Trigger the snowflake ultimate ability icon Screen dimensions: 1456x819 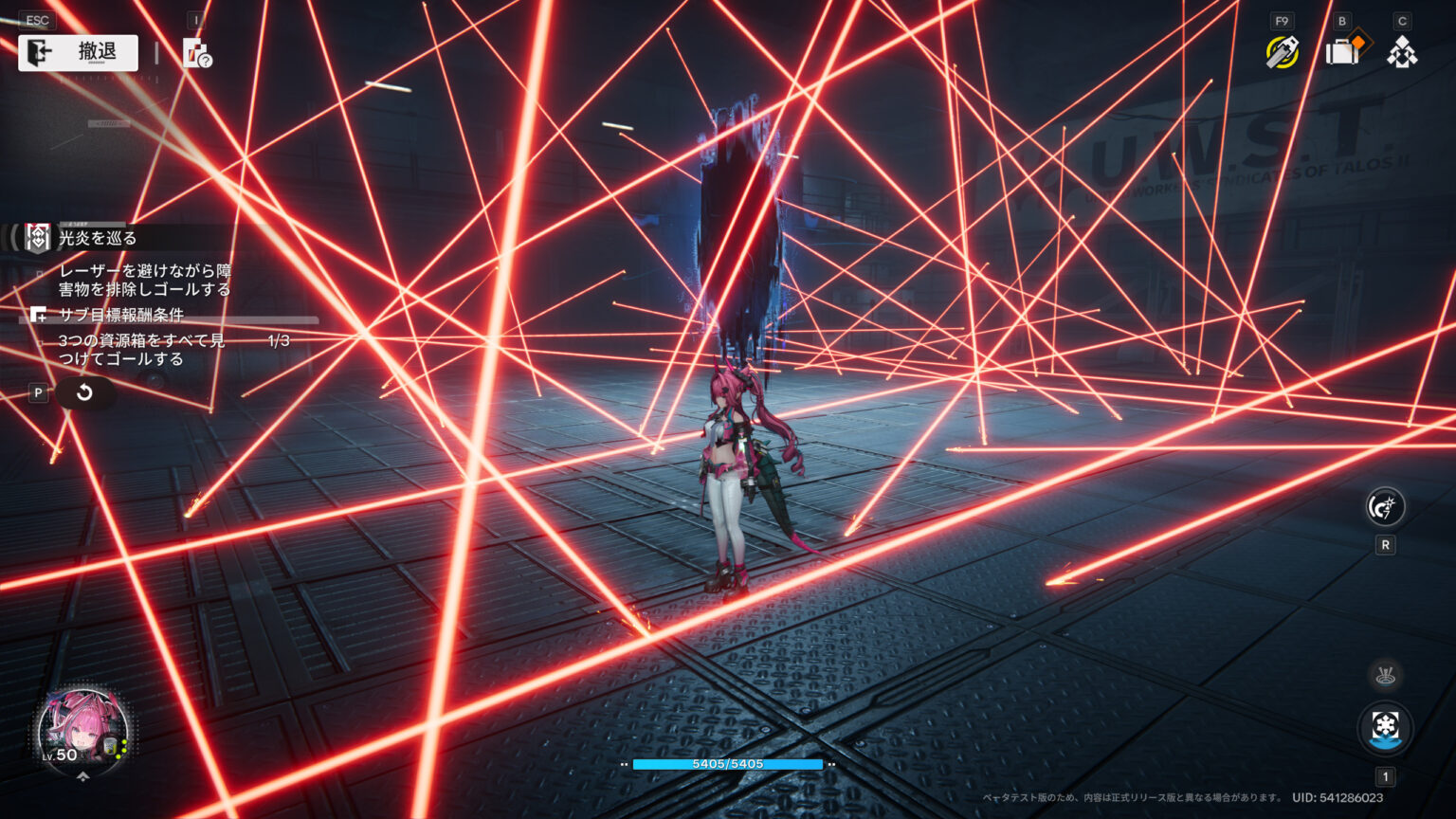(x=1385, y=725)
